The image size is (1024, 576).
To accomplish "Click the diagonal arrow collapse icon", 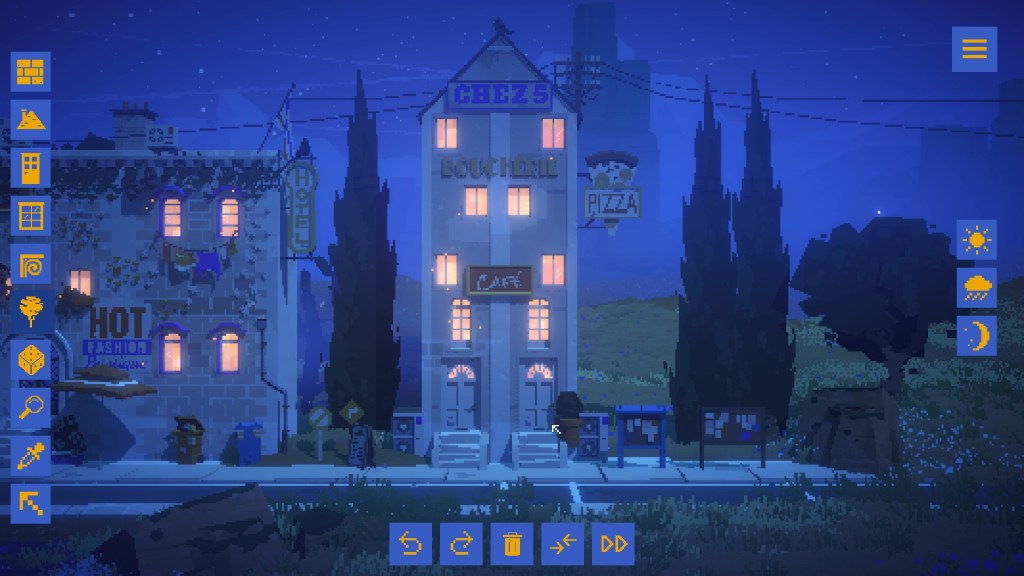I will point(32,505).
